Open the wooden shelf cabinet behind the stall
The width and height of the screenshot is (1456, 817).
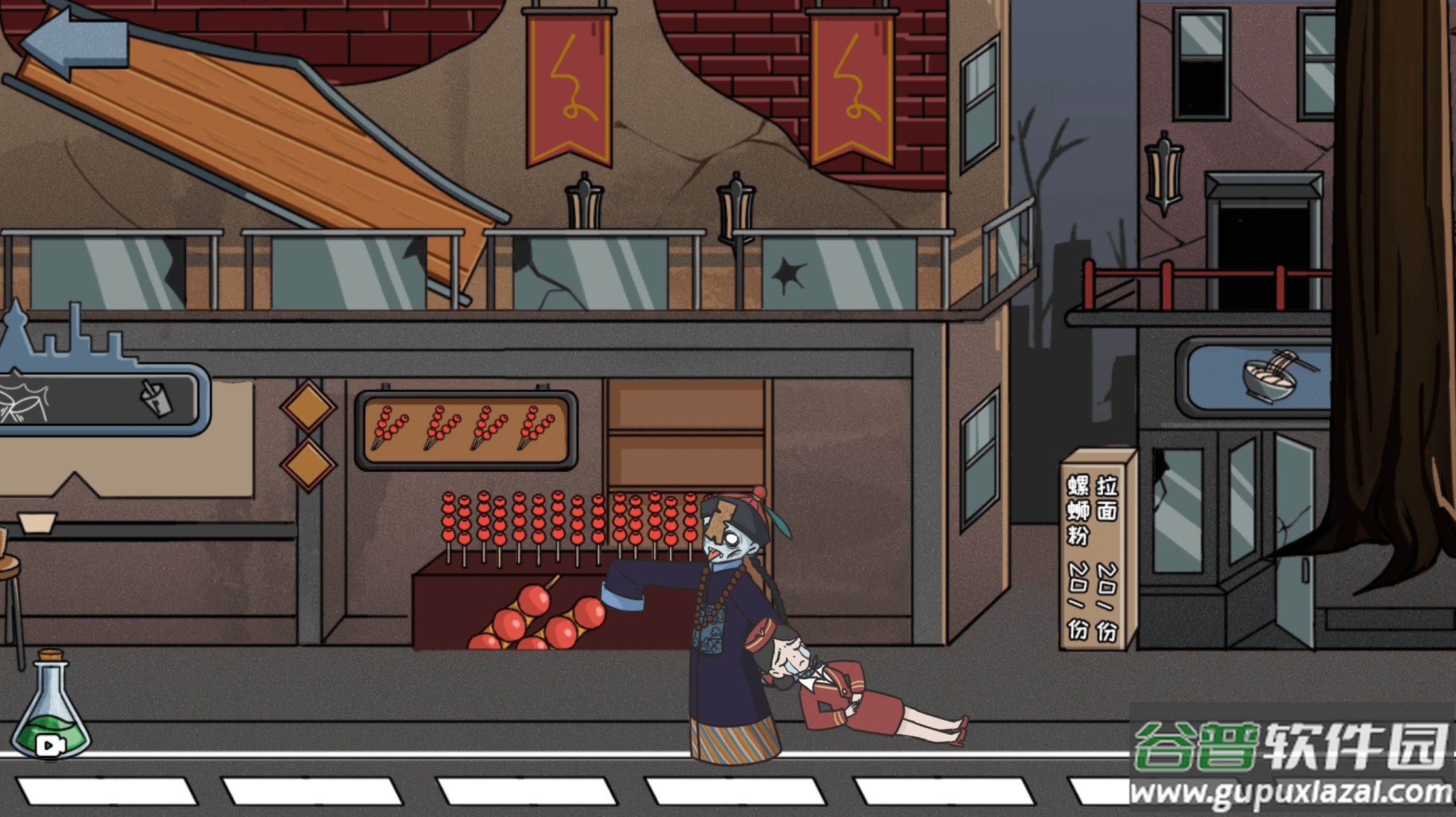click(x=685, y=431)
